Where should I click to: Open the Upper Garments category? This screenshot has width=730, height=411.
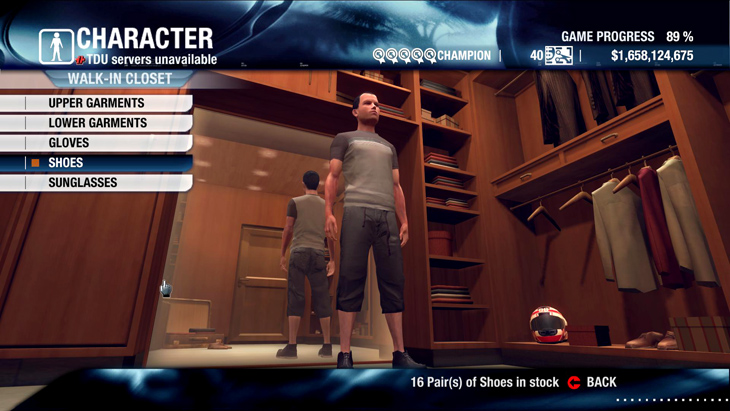[96, 103]
